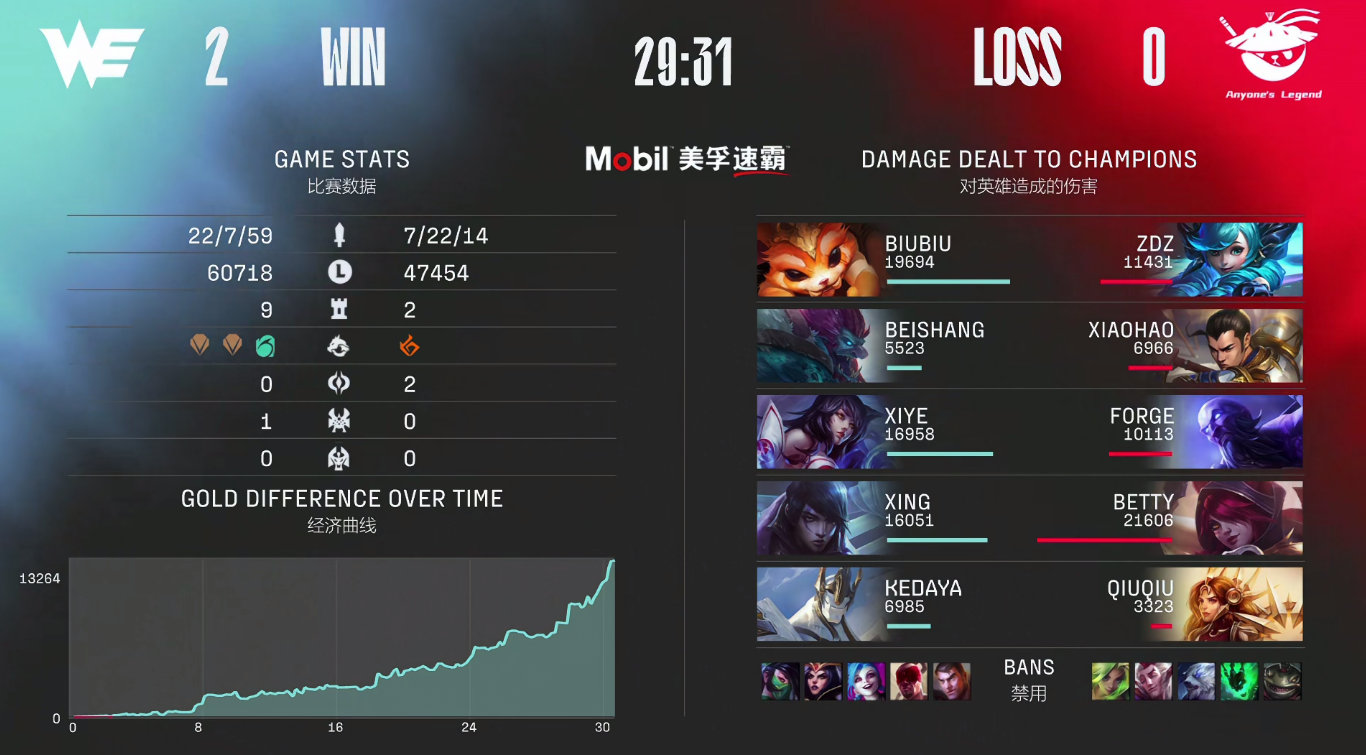Expand the DAMAGE DEALT TO CHAMPIONS panel

tap(1028, 158)
